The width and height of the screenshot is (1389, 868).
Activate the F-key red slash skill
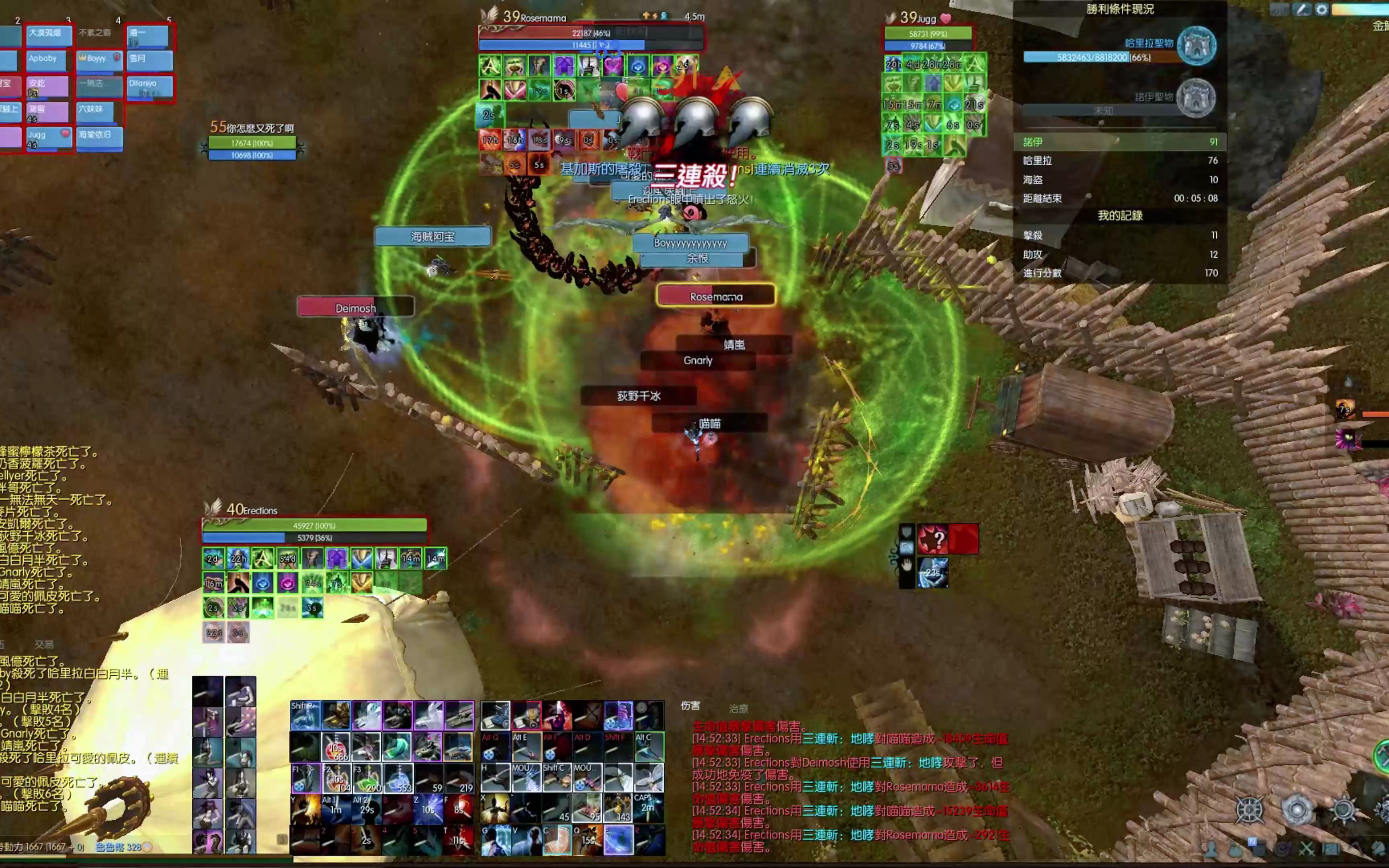point(459,807)
